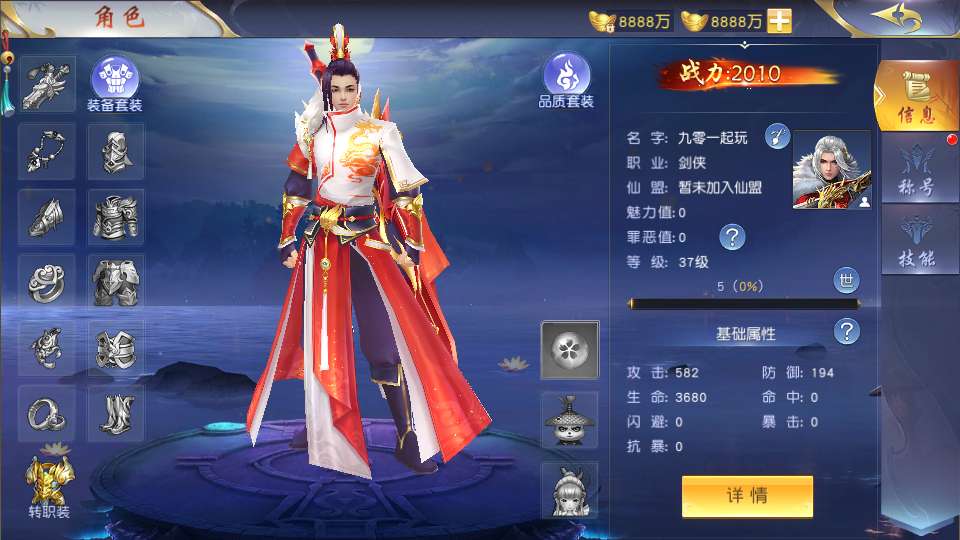This screenshot has height=540, width=960.
Task: Select the boots equipment slot
Action: [x=116, y=414]
